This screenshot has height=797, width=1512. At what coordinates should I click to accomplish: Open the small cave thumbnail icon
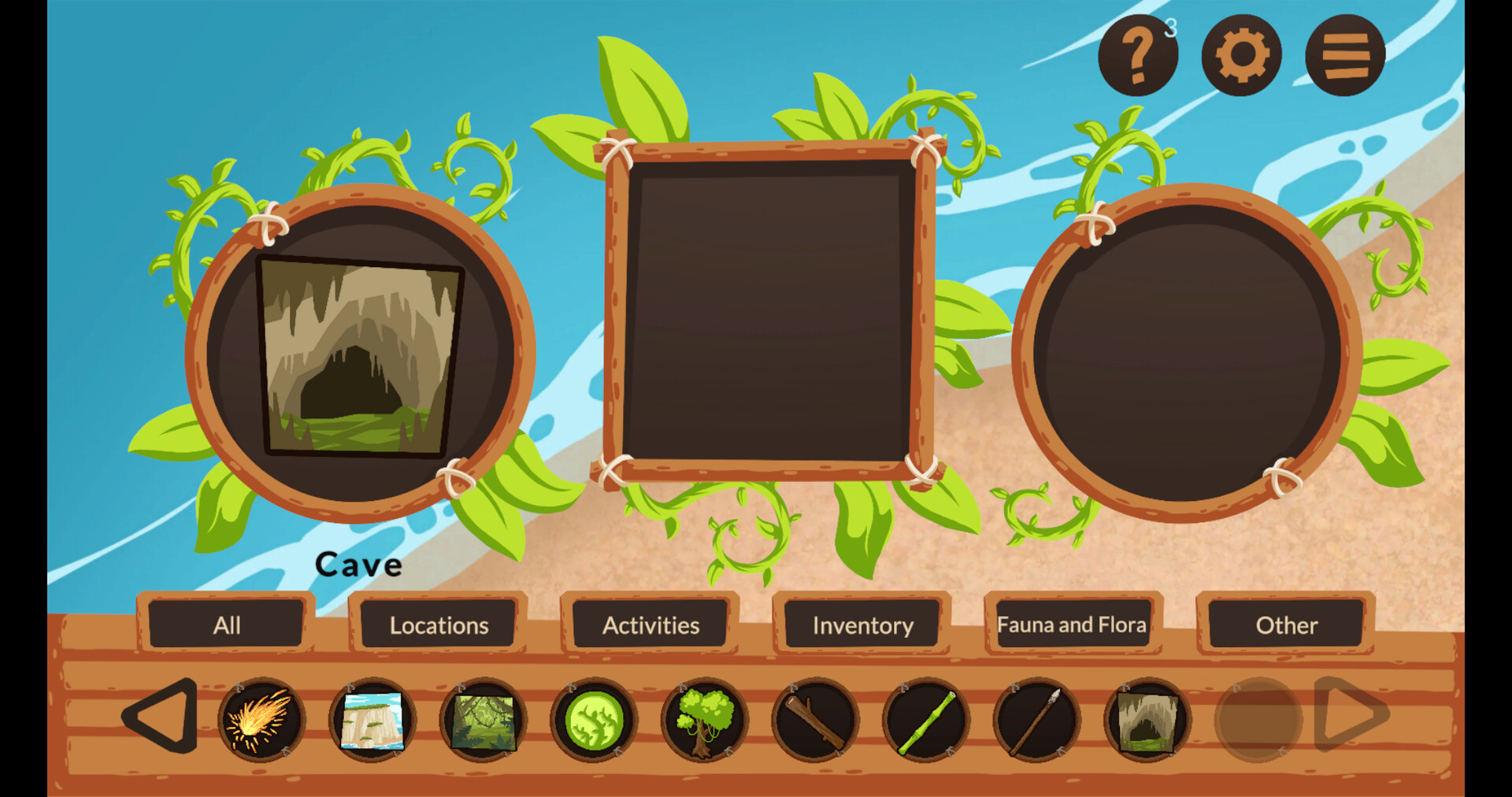tap(1147, 719)
